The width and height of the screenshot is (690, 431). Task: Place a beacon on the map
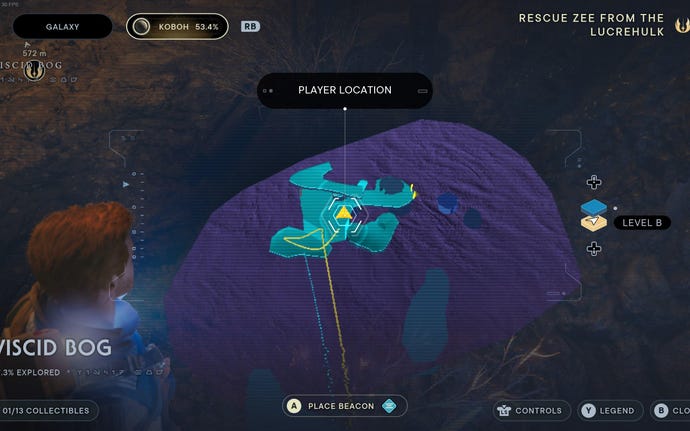tap(345, 405)
